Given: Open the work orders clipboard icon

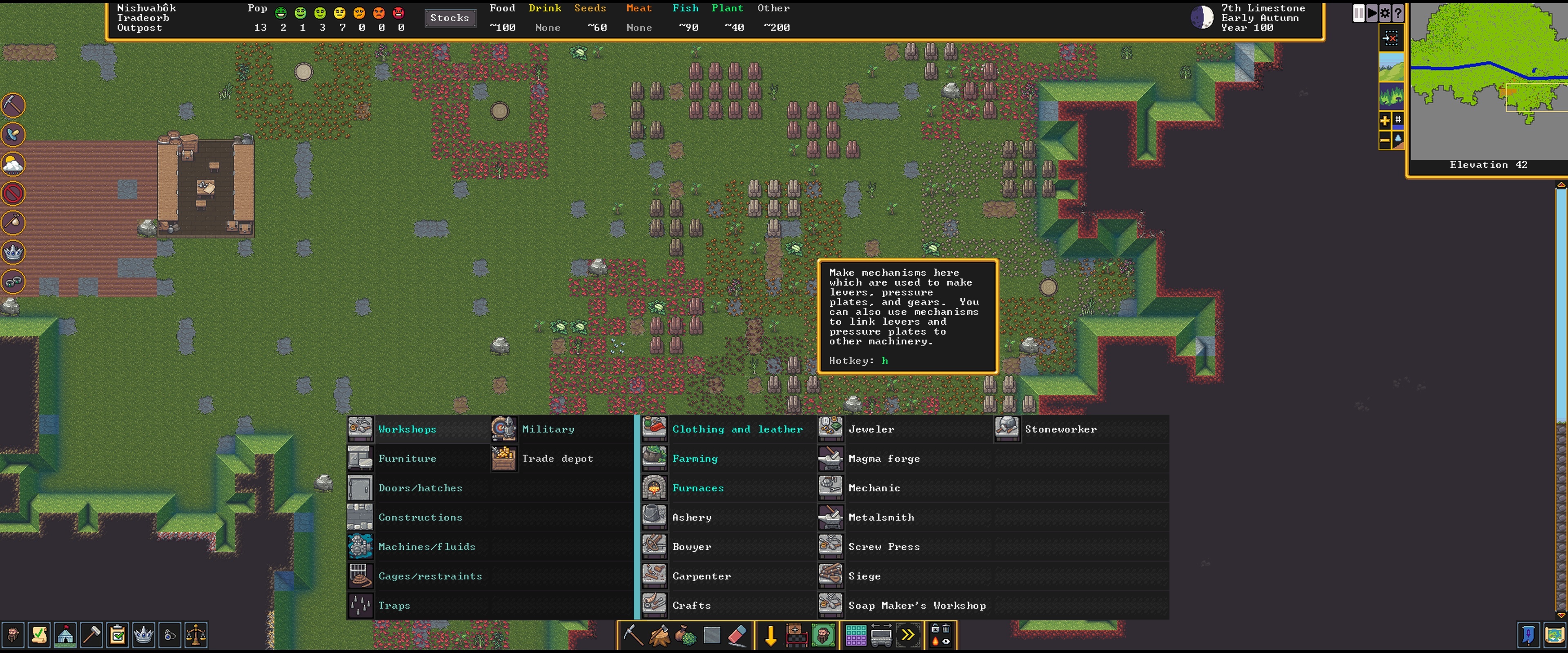Looking at the screenshot, I should pyautogui.click(x=118, y=635).
